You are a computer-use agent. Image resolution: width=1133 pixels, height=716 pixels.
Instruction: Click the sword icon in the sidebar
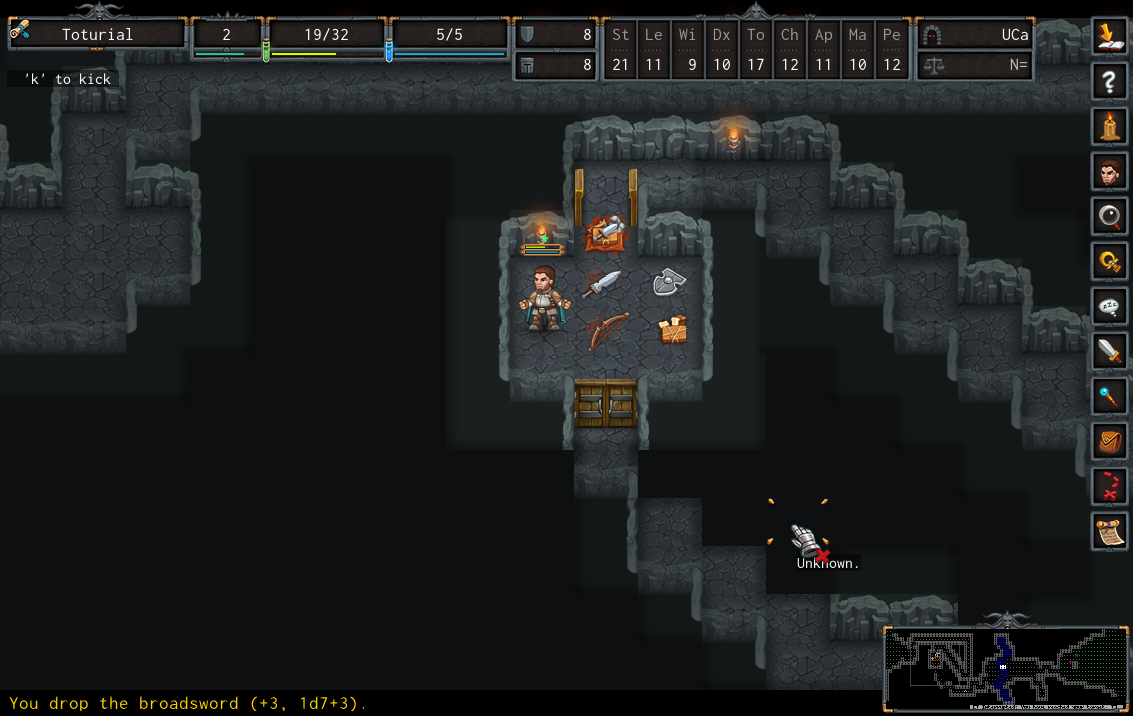click(x=1109, y=352)
